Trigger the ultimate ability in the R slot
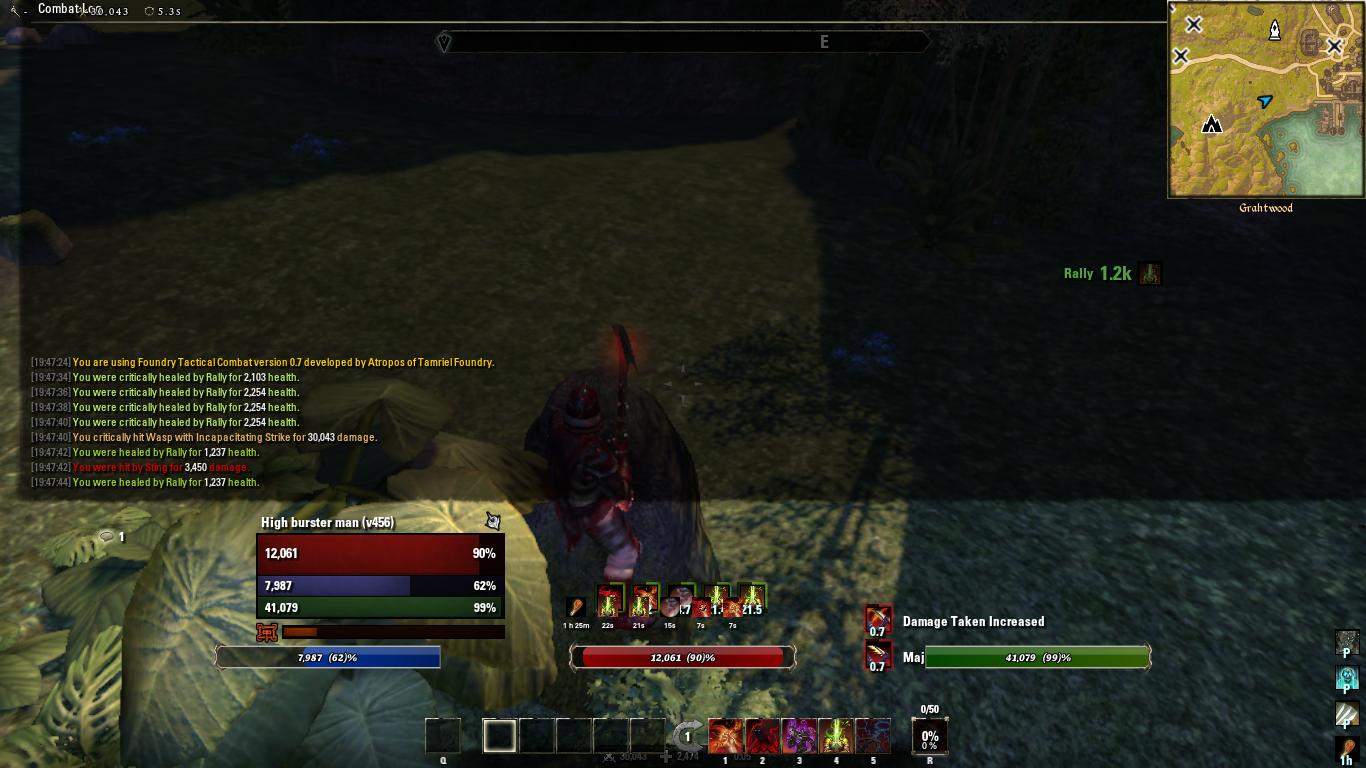The width and height of the screenshot is (1366, 768). [x=930, y=735]
